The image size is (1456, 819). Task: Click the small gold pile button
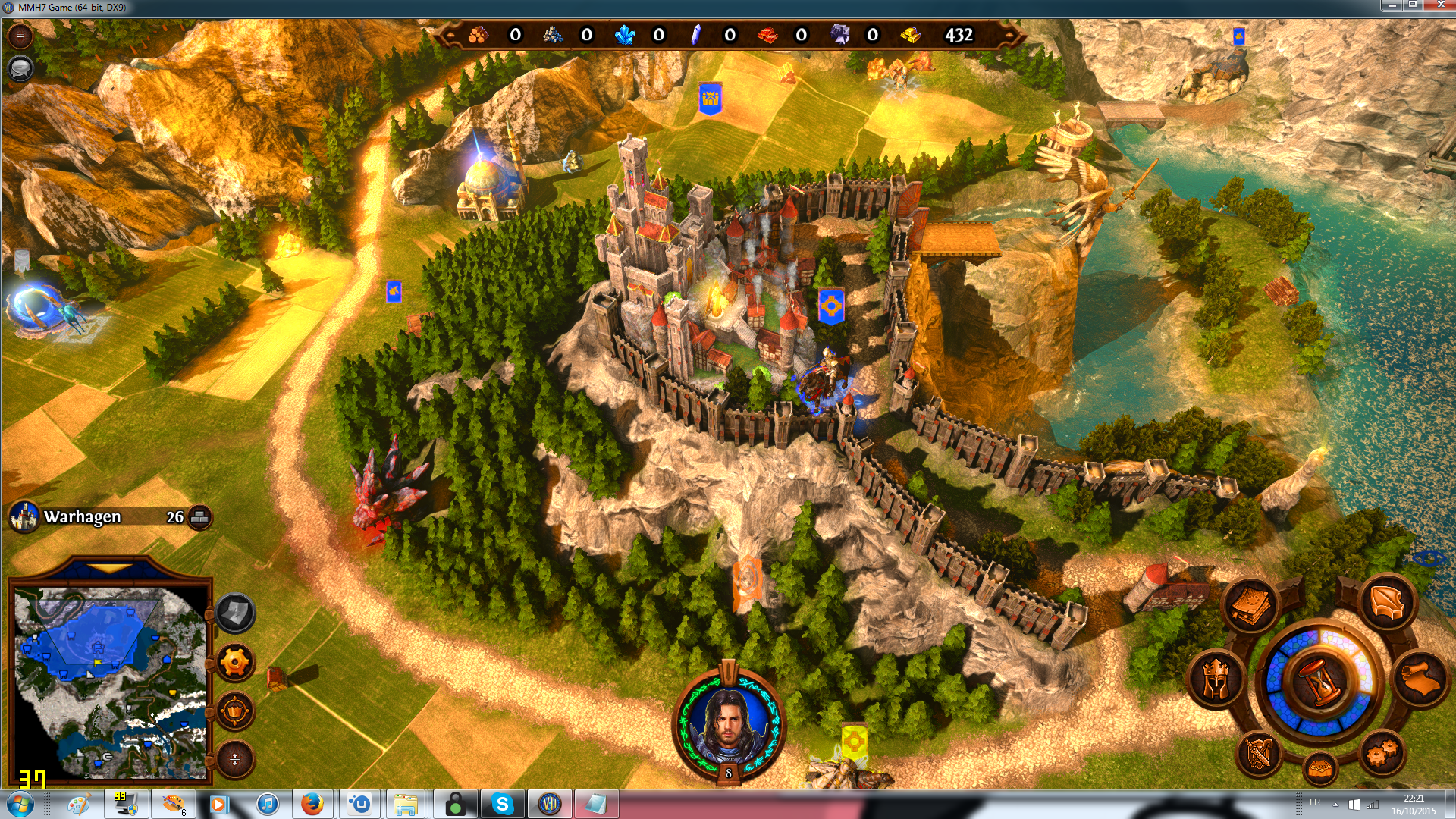1320,767
